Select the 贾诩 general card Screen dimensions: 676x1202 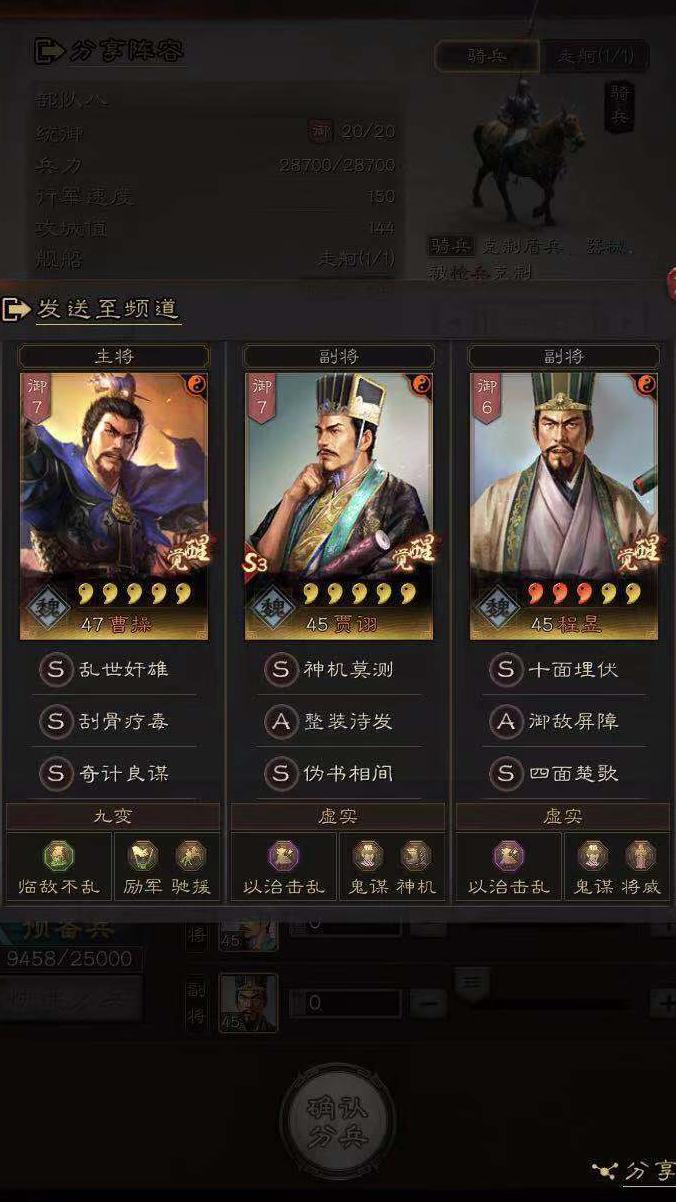coord(339,505)
